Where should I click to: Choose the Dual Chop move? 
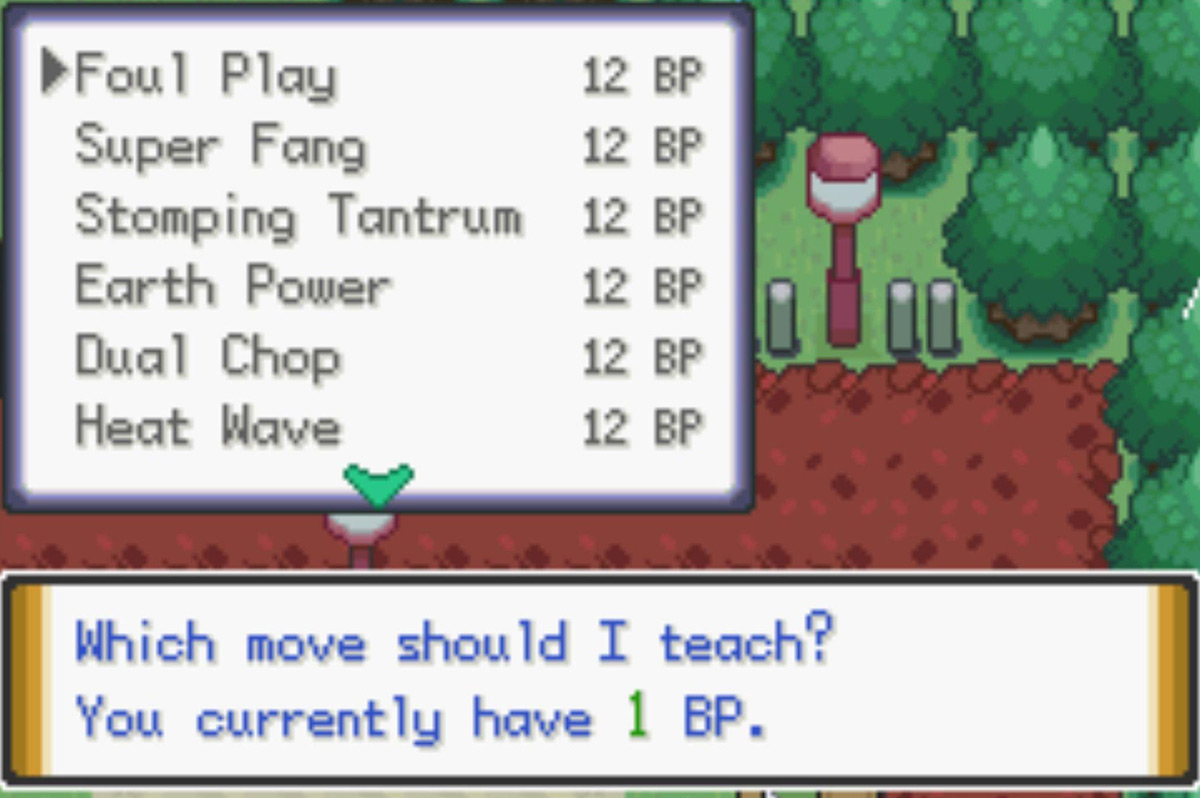pyautogui.click(x=208, y=357)
